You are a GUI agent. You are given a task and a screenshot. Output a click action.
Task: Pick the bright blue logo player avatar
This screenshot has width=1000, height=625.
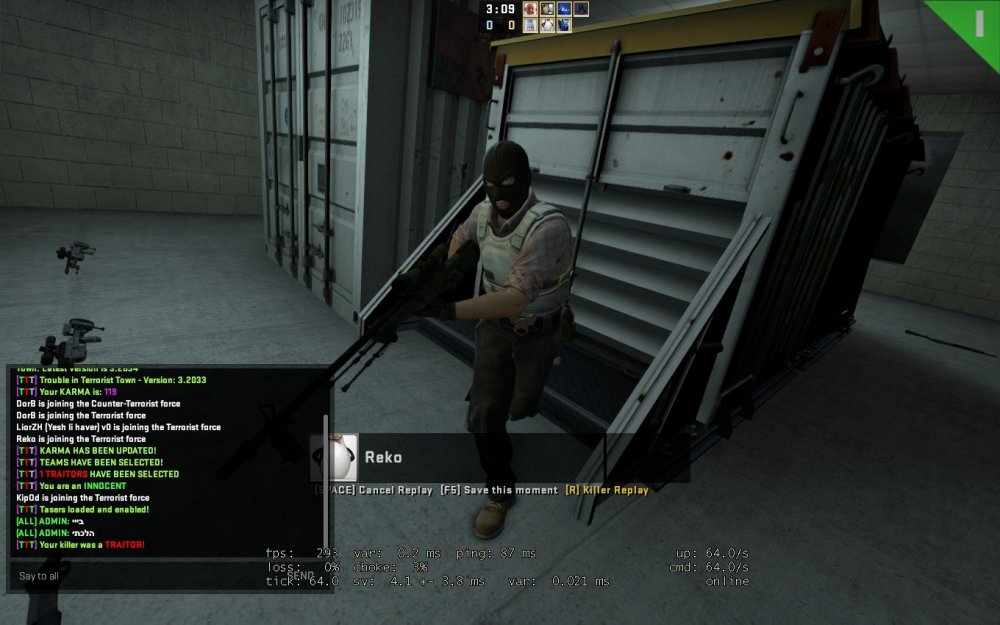point(564,9)
